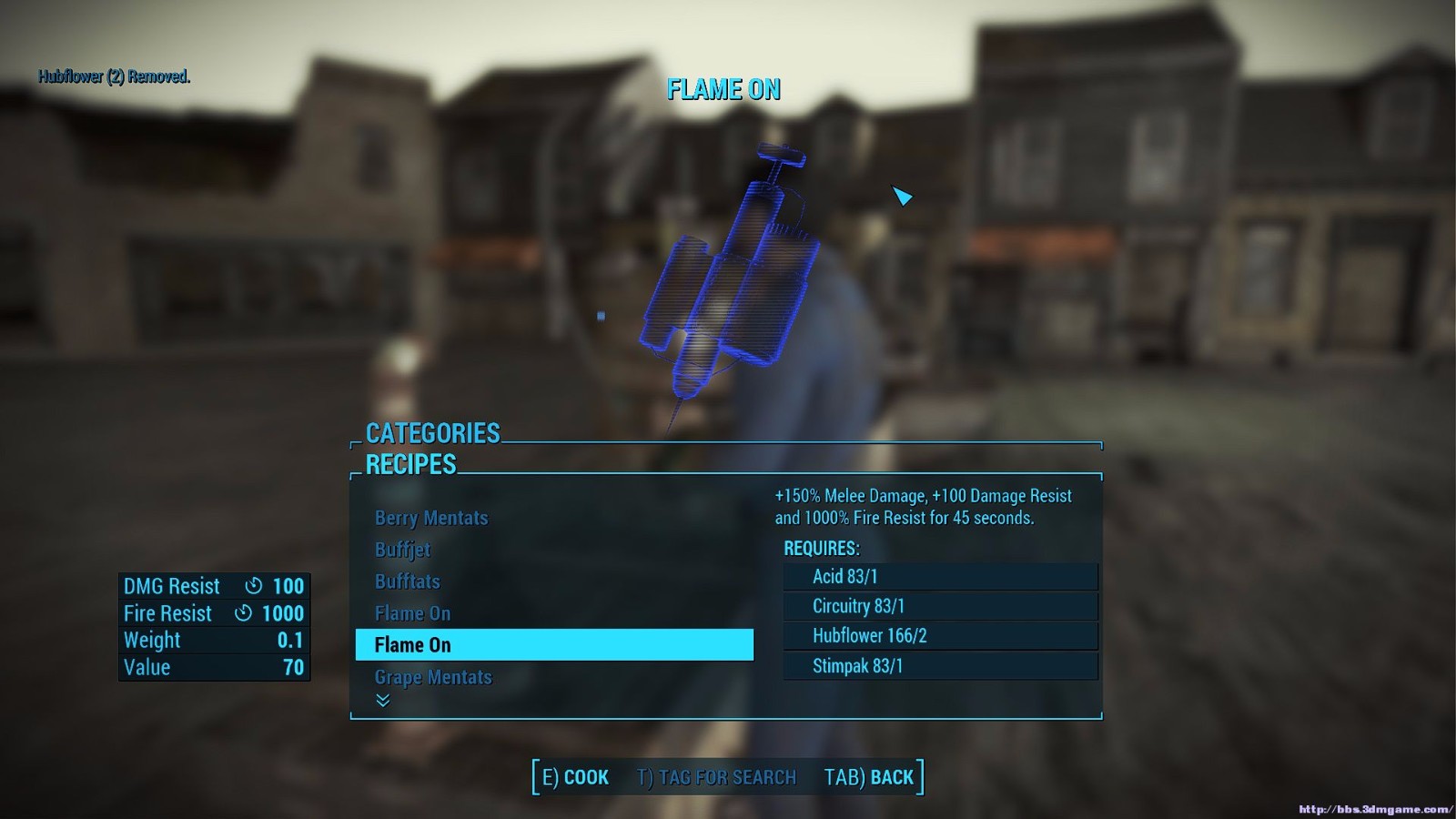This screenshot has height=819, width=1456.
Task: Select the Berry Mentats recipe
Action: tap(431, 518)
